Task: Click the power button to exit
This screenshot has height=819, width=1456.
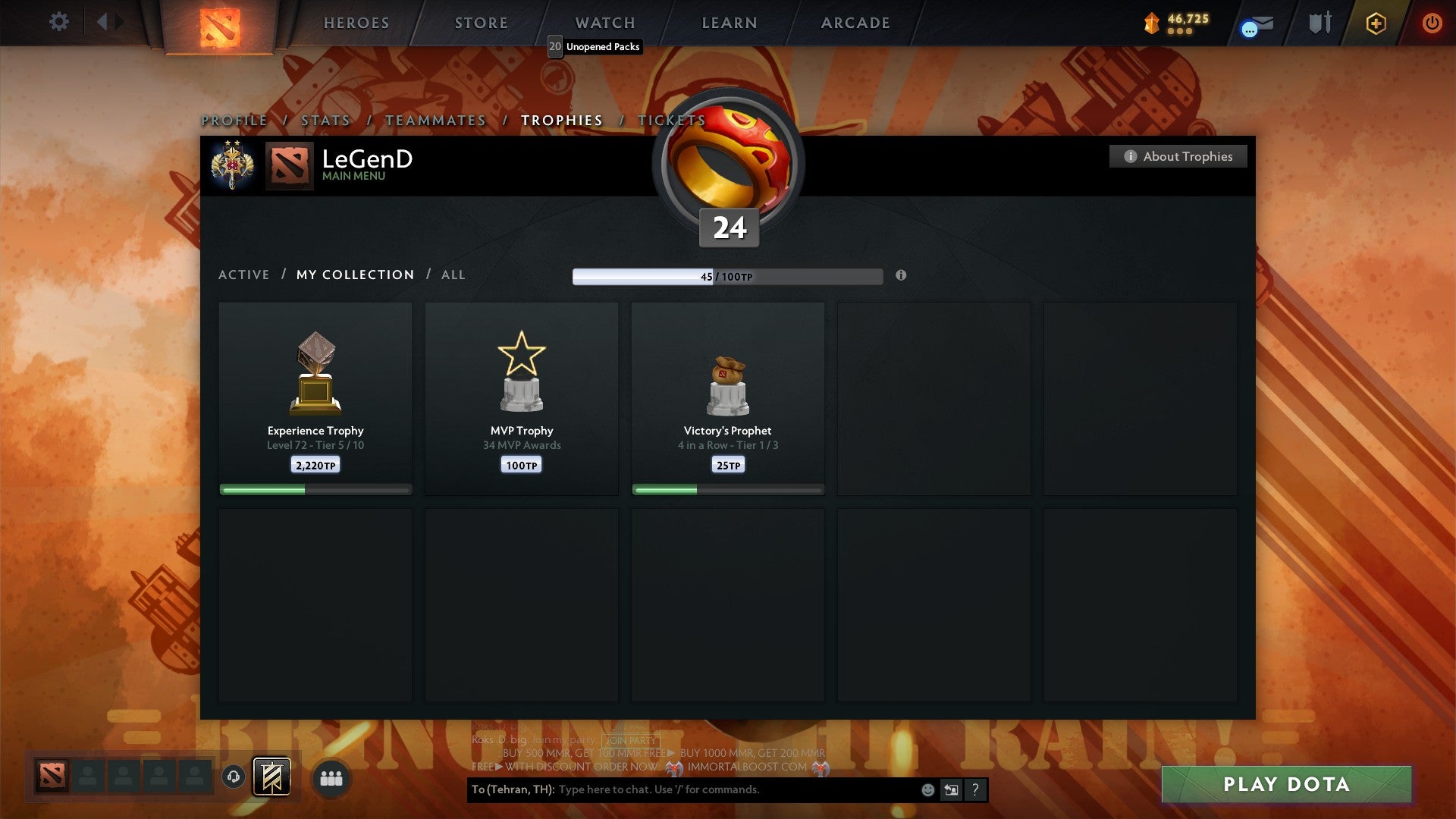Action: [x=1432, y=23]
